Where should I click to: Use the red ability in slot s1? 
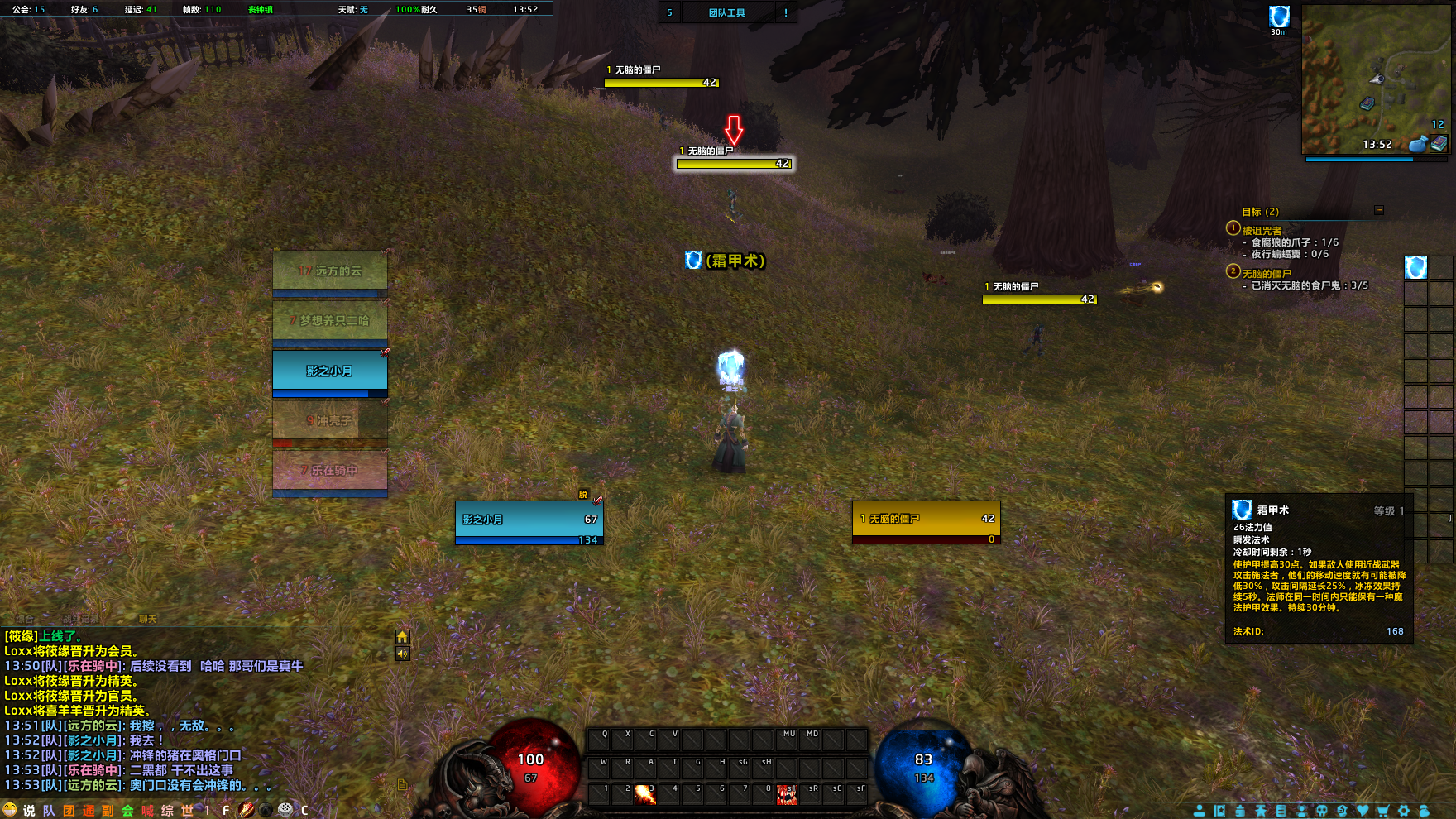click(x=787, y=794)
